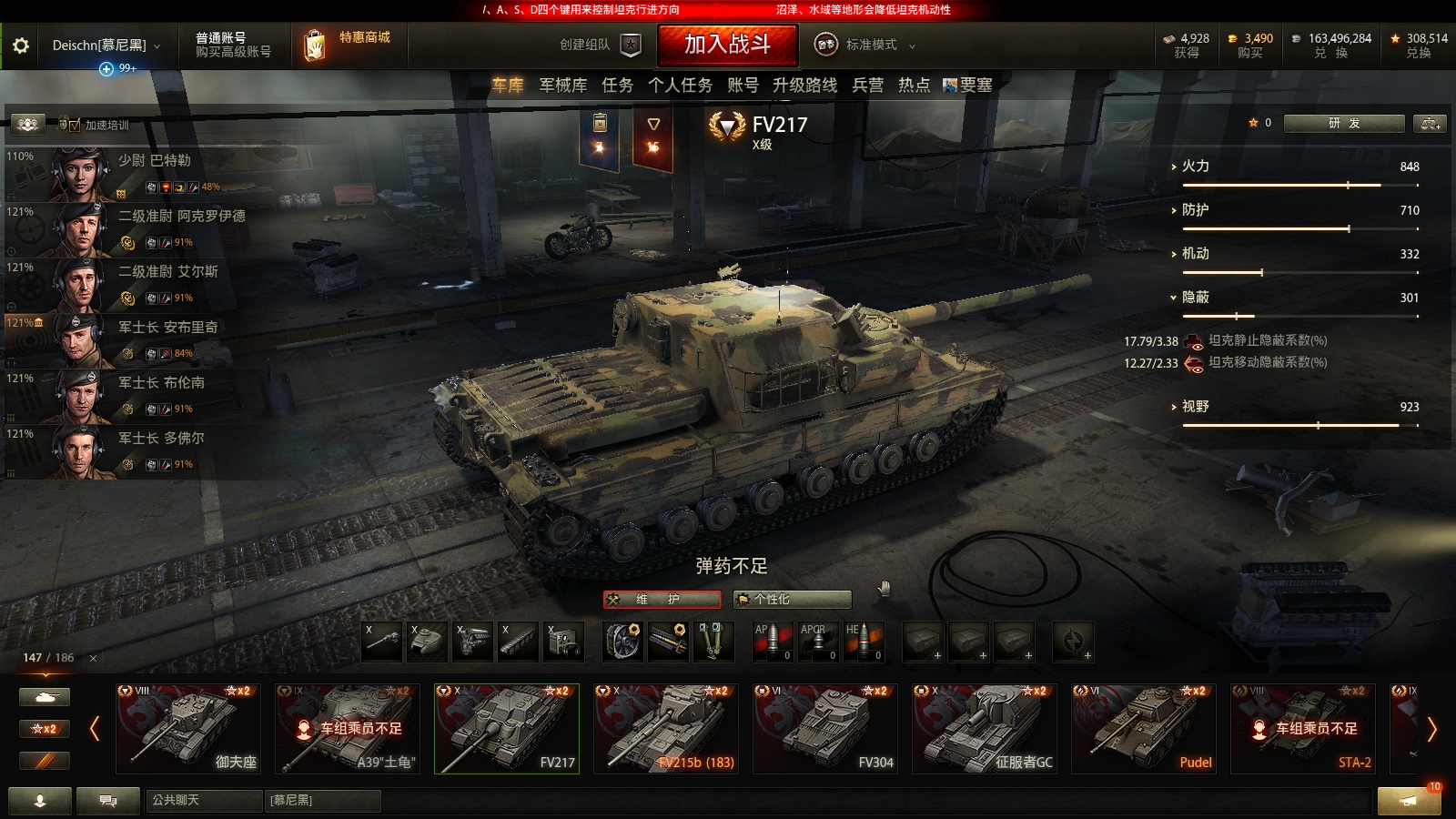The width and height of the screenshot is (1456, 819).
Task: Toggle the tank type carousel filter
Action: click(x=44, y=696)
